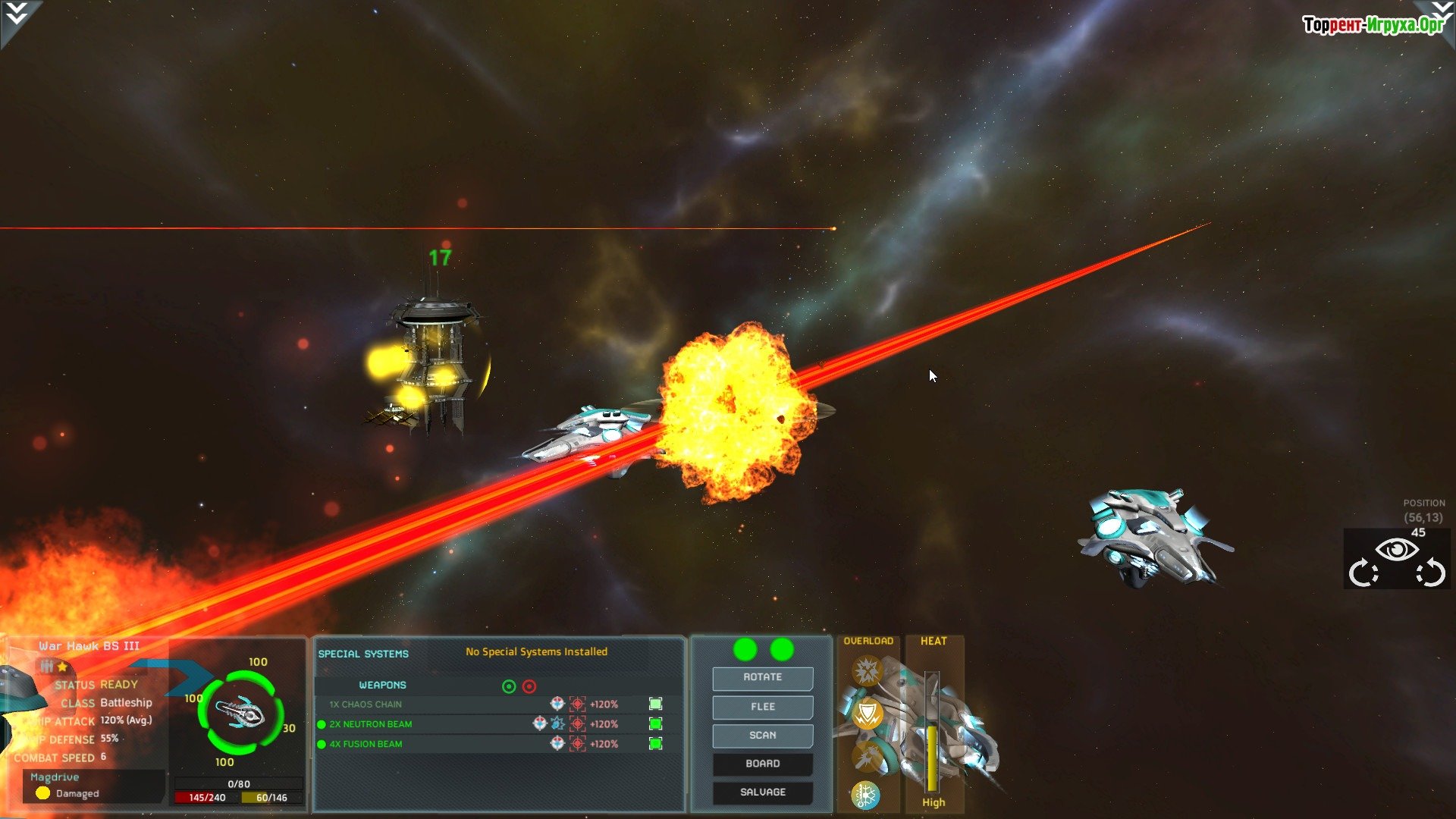Select the 4x Fusion Beam weapon
The width and height of the screenshot is (1456, 819).
[365, 744]
